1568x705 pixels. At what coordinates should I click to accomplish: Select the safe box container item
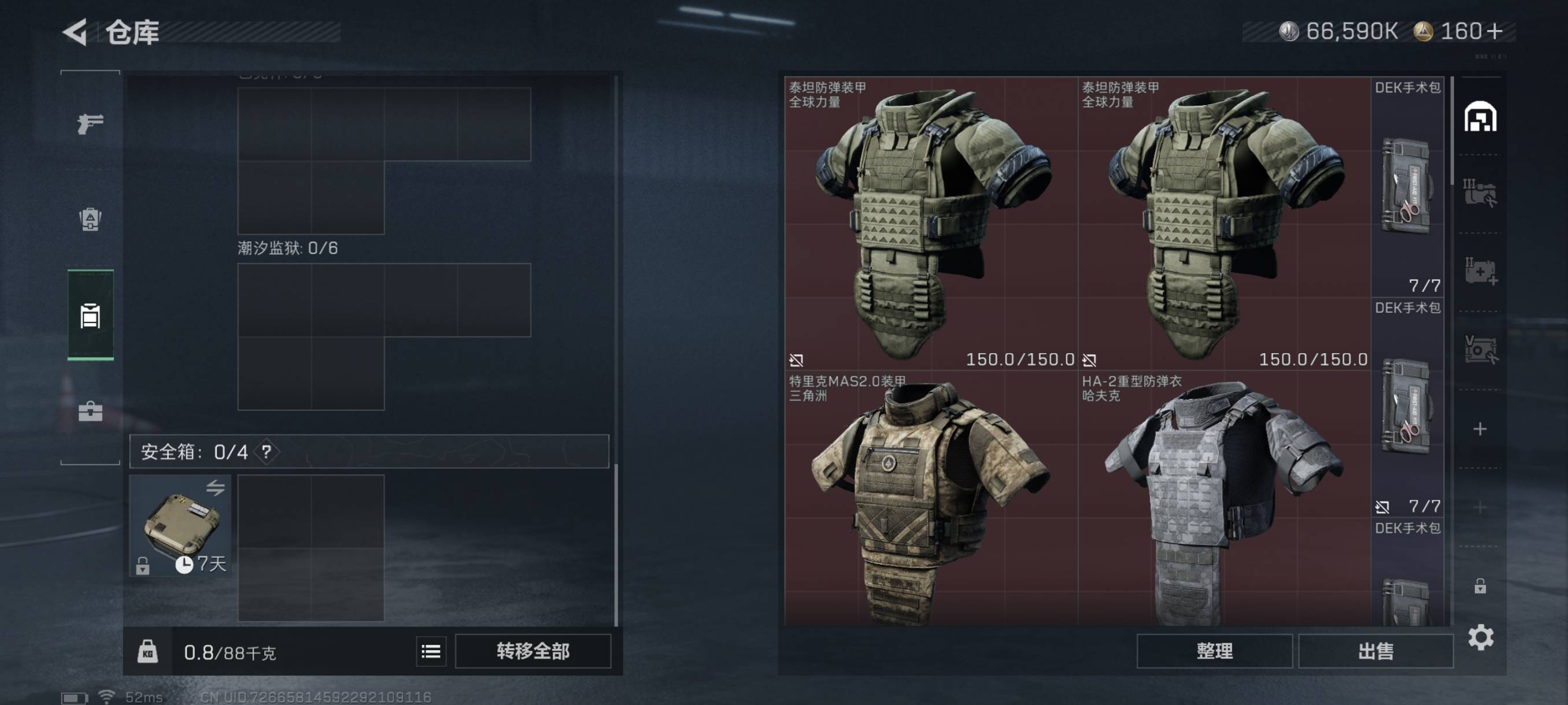180,525
